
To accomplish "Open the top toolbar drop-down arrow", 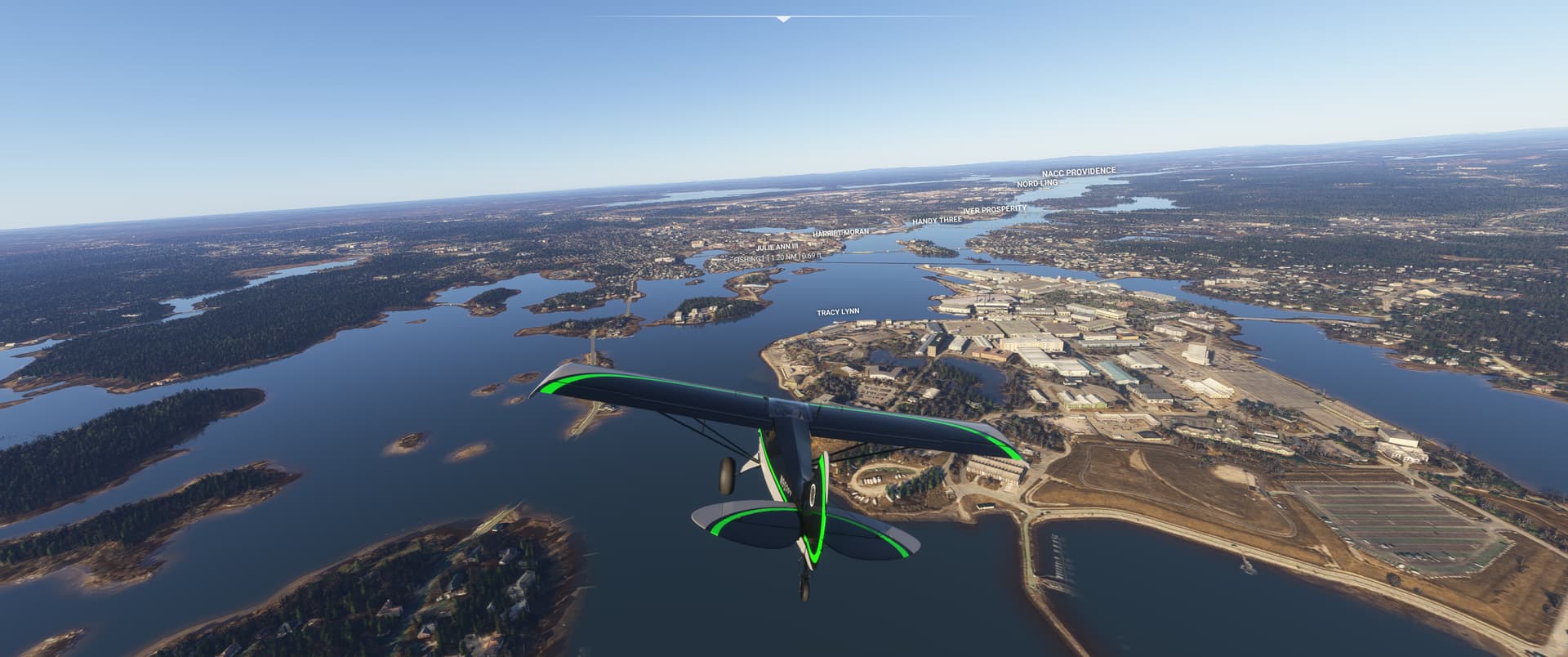I will (783, 19).
